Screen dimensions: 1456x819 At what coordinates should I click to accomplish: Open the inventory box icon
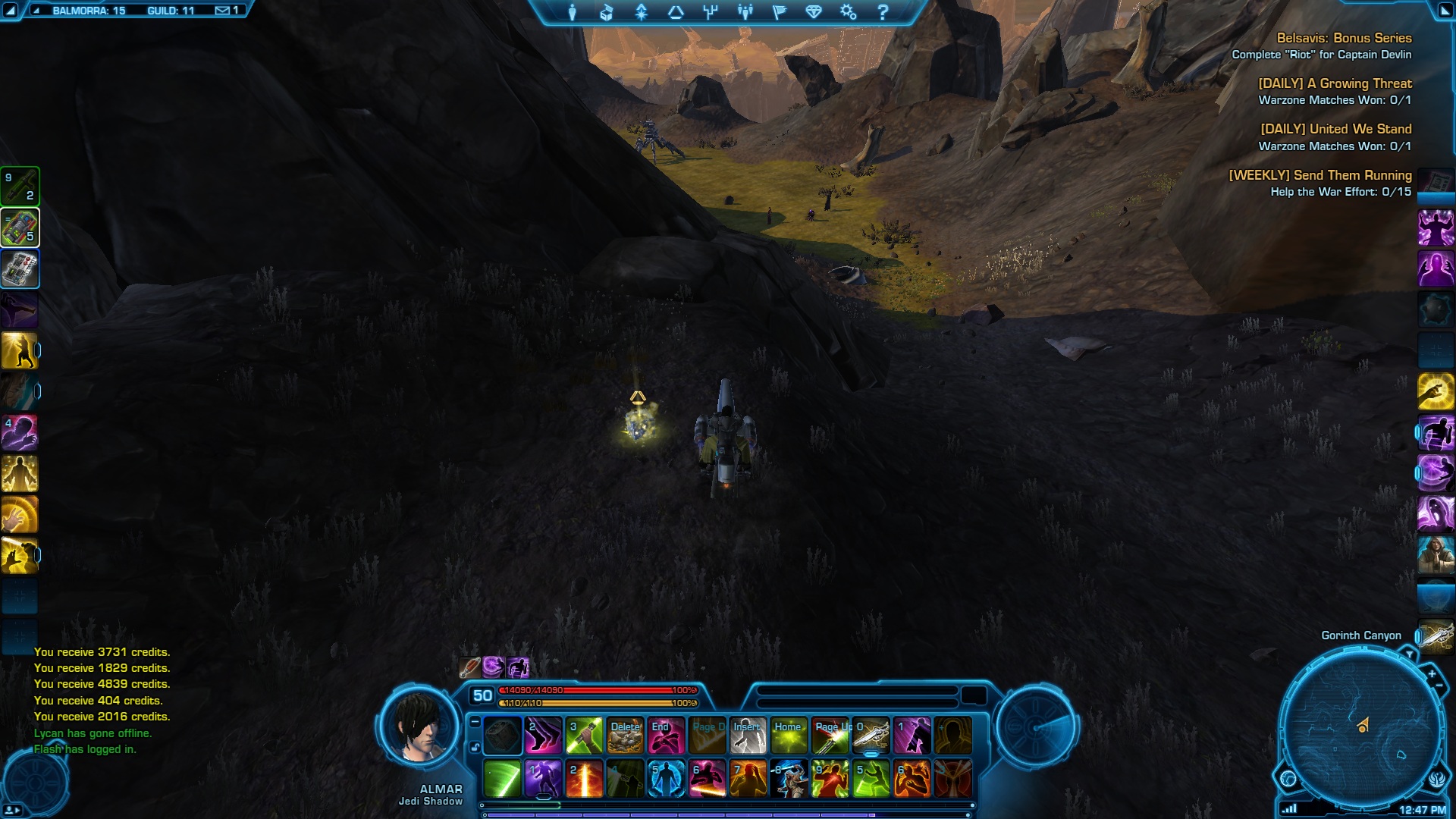click(607, 12)
